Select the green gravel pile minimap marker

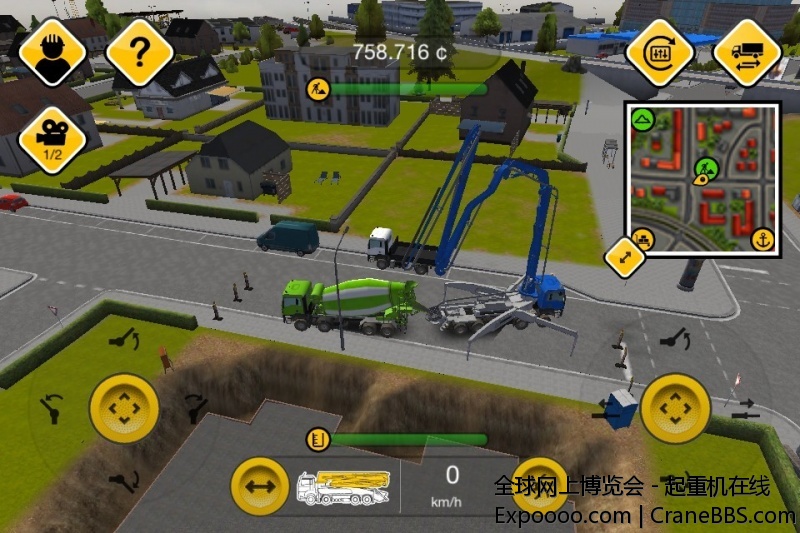pyautogui.click(x=643, y=120)
